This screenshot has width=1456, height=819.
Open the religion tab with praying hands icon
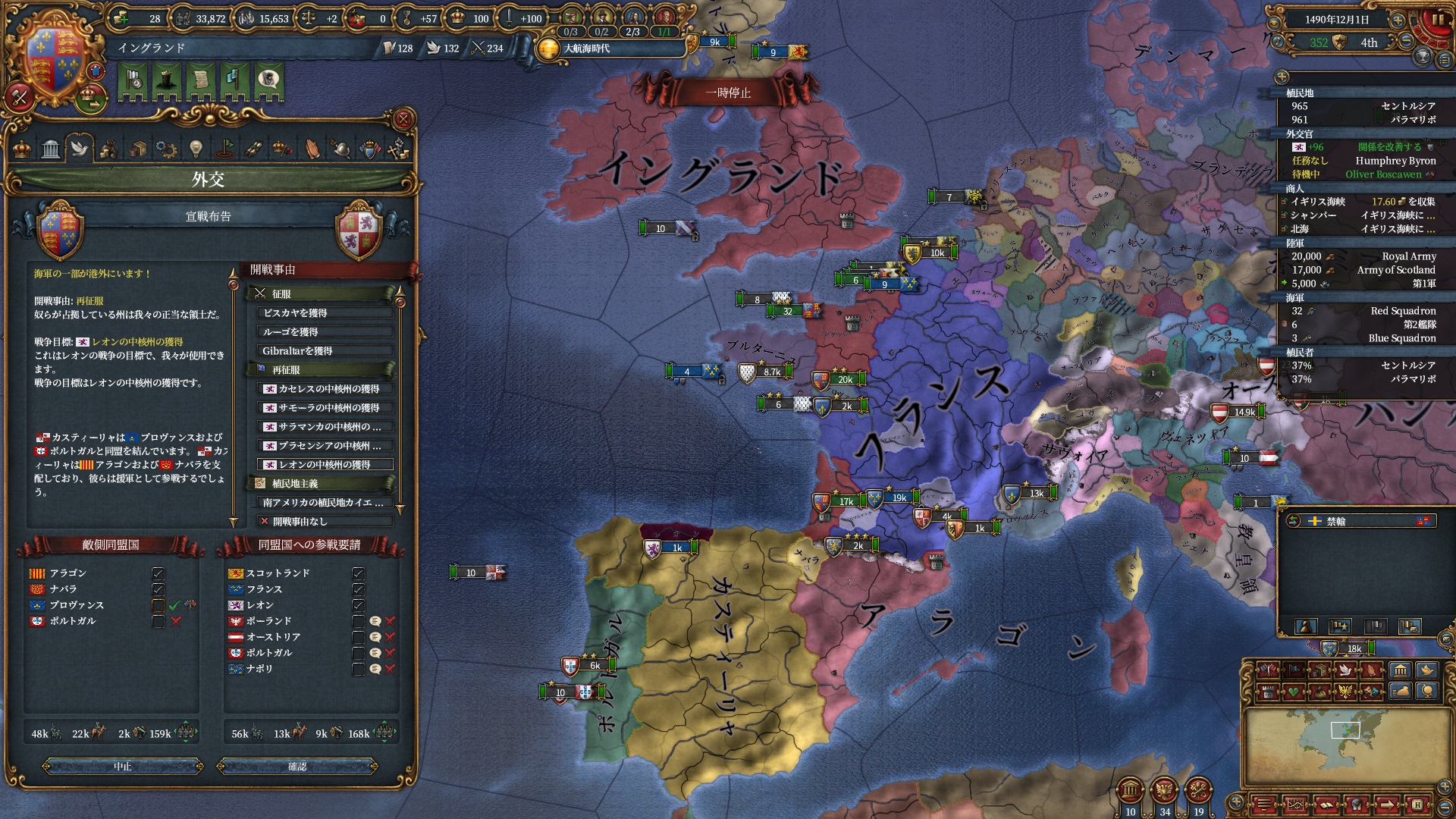click(312, 149)
